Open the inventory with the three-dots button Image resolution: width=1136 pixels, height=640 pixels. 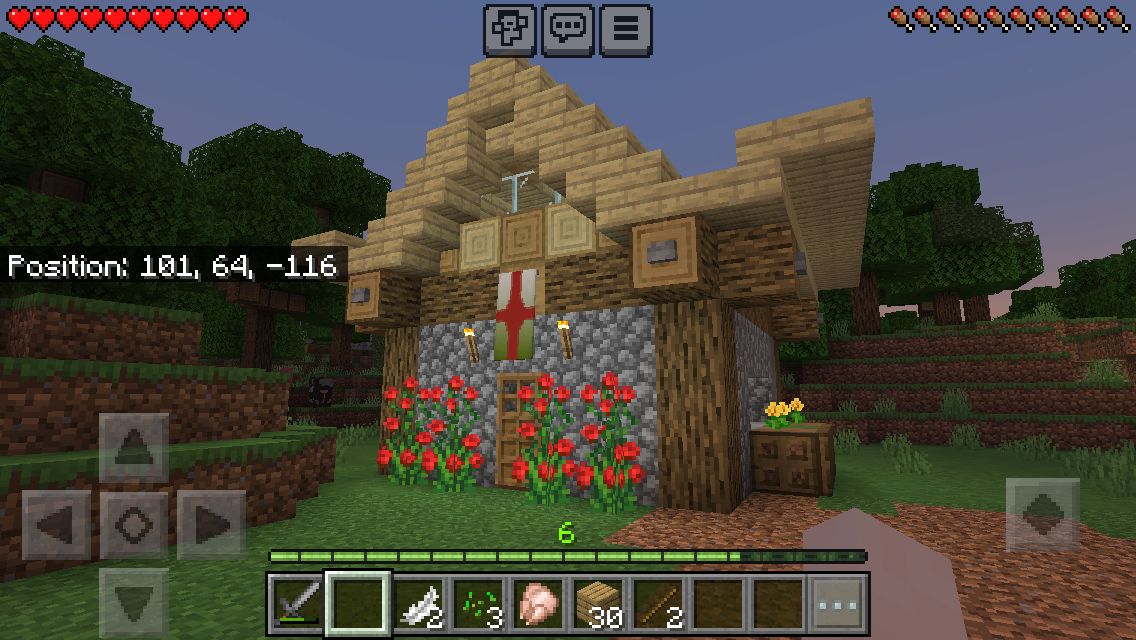pyautogui.click(x=837, y=604)
